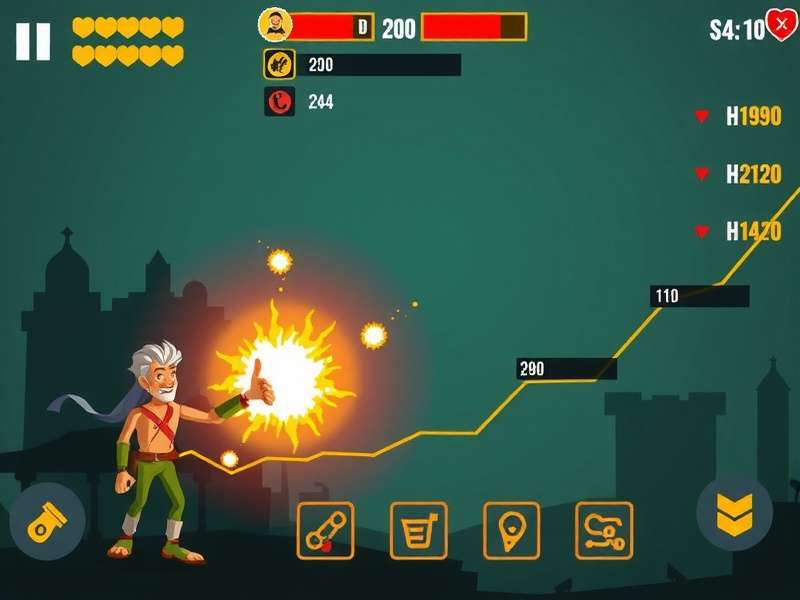Click the red heart close button
The height and width of the screenshot is (600, 800).
pos(780,25)
